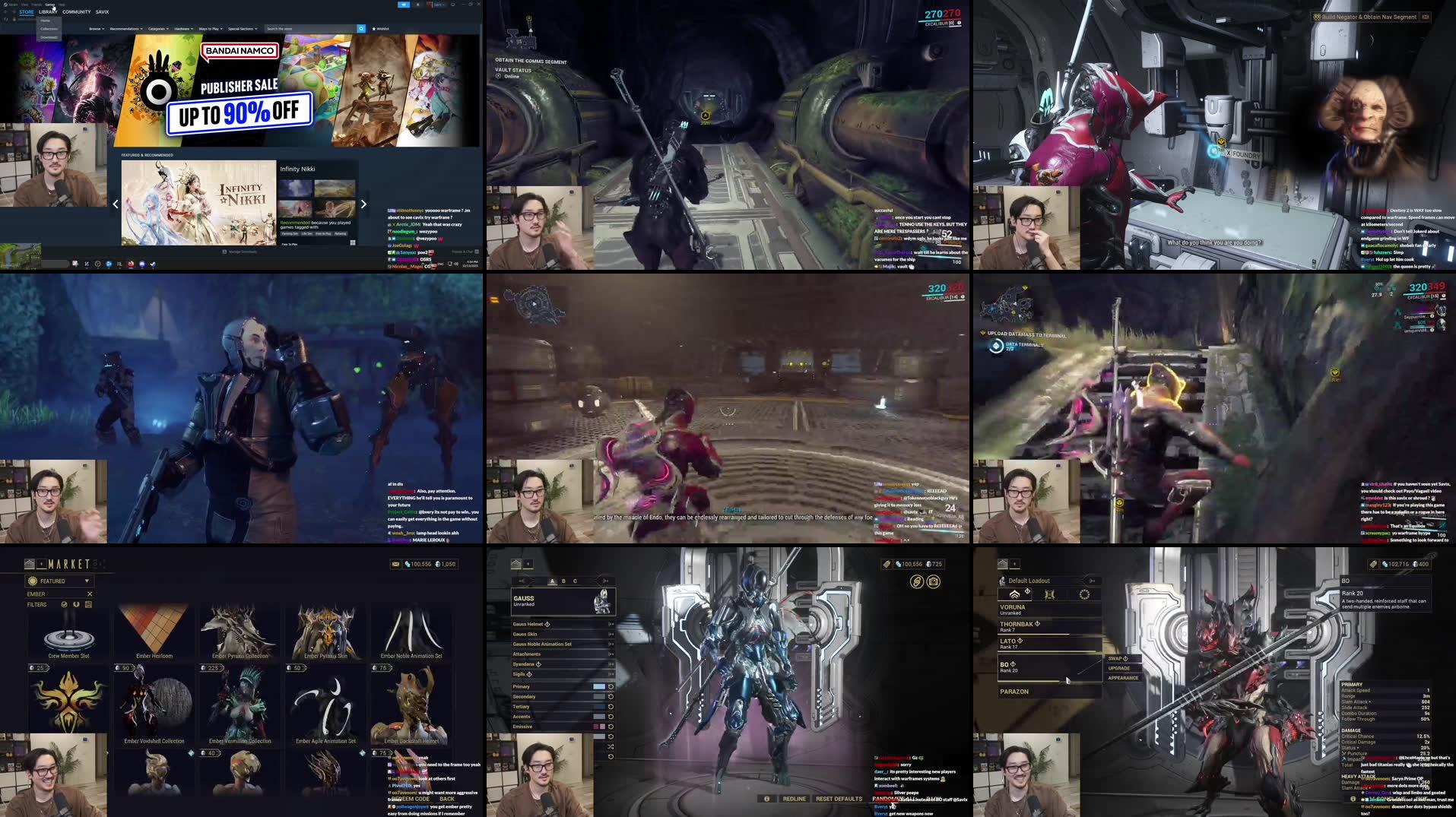Click the Primary color swatch
The width and height of the screenshot is (1456, 817).
601,686
